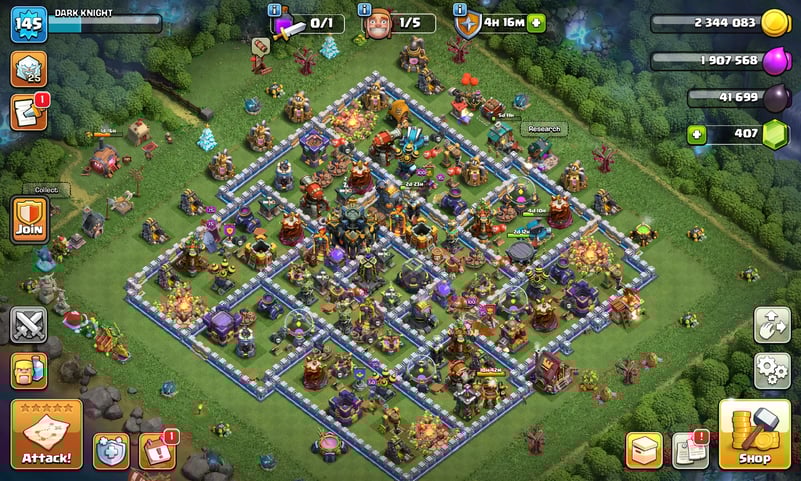The image size is (801, 481).
Task: Show info for the 0/1 lab potion counter
Action: (x=275, y=8)
